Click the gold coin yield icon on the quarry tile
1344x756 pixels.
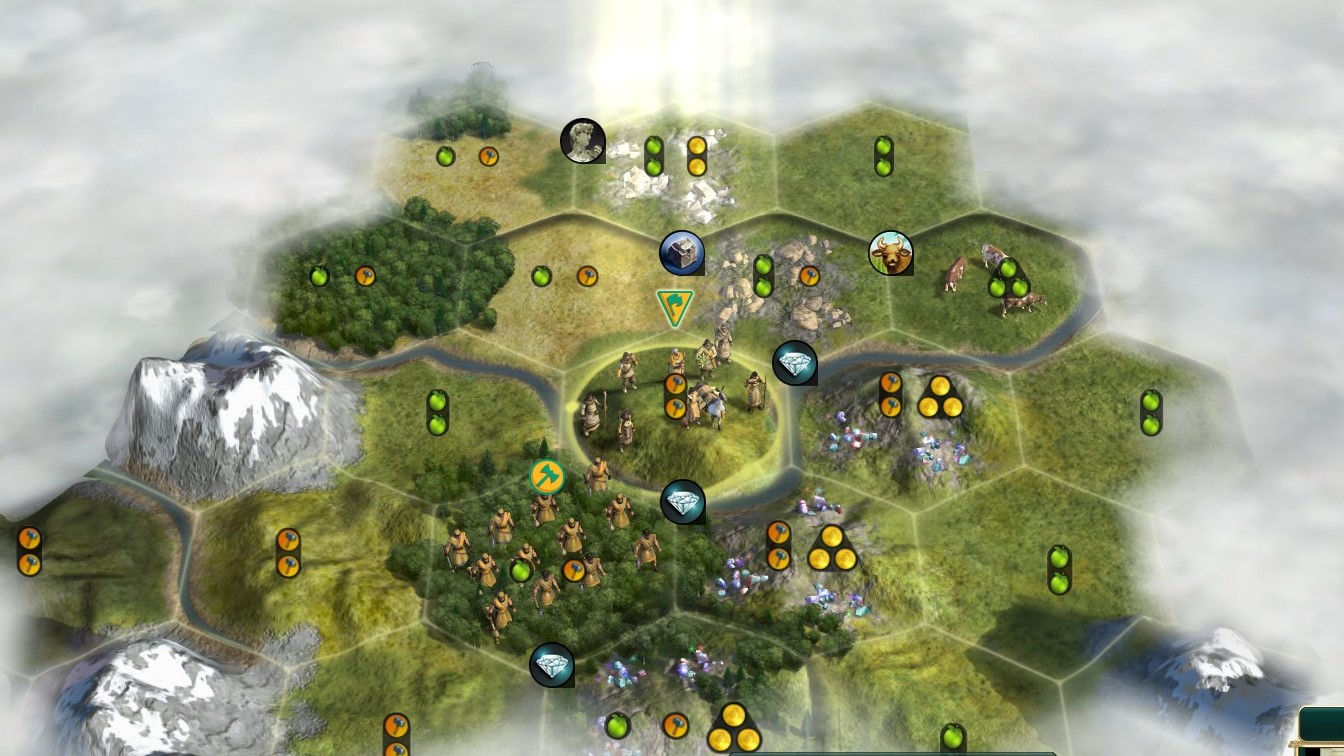click(x=698, y=154)
